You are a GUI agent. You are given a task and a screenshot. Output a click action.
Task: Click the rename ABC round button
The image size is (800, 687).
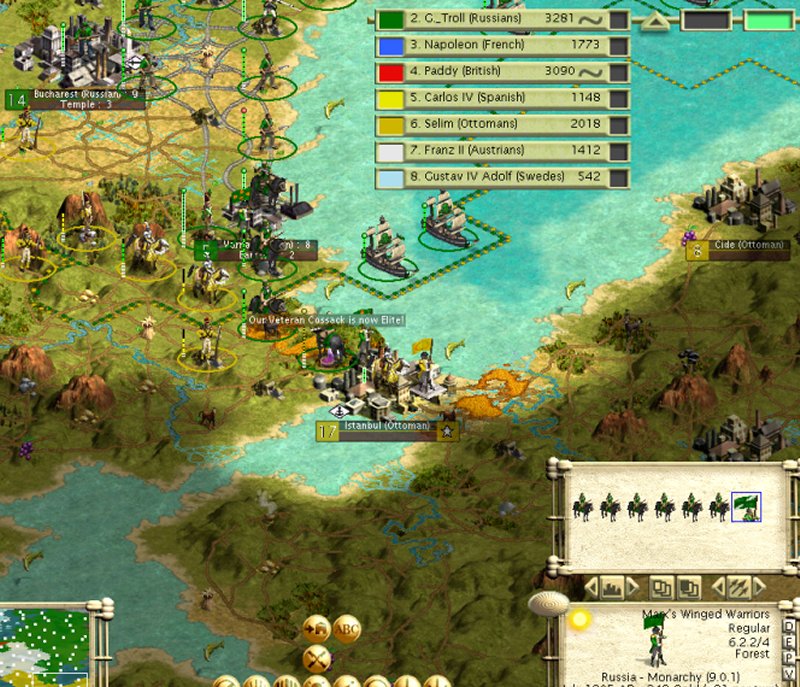point(347,629)
